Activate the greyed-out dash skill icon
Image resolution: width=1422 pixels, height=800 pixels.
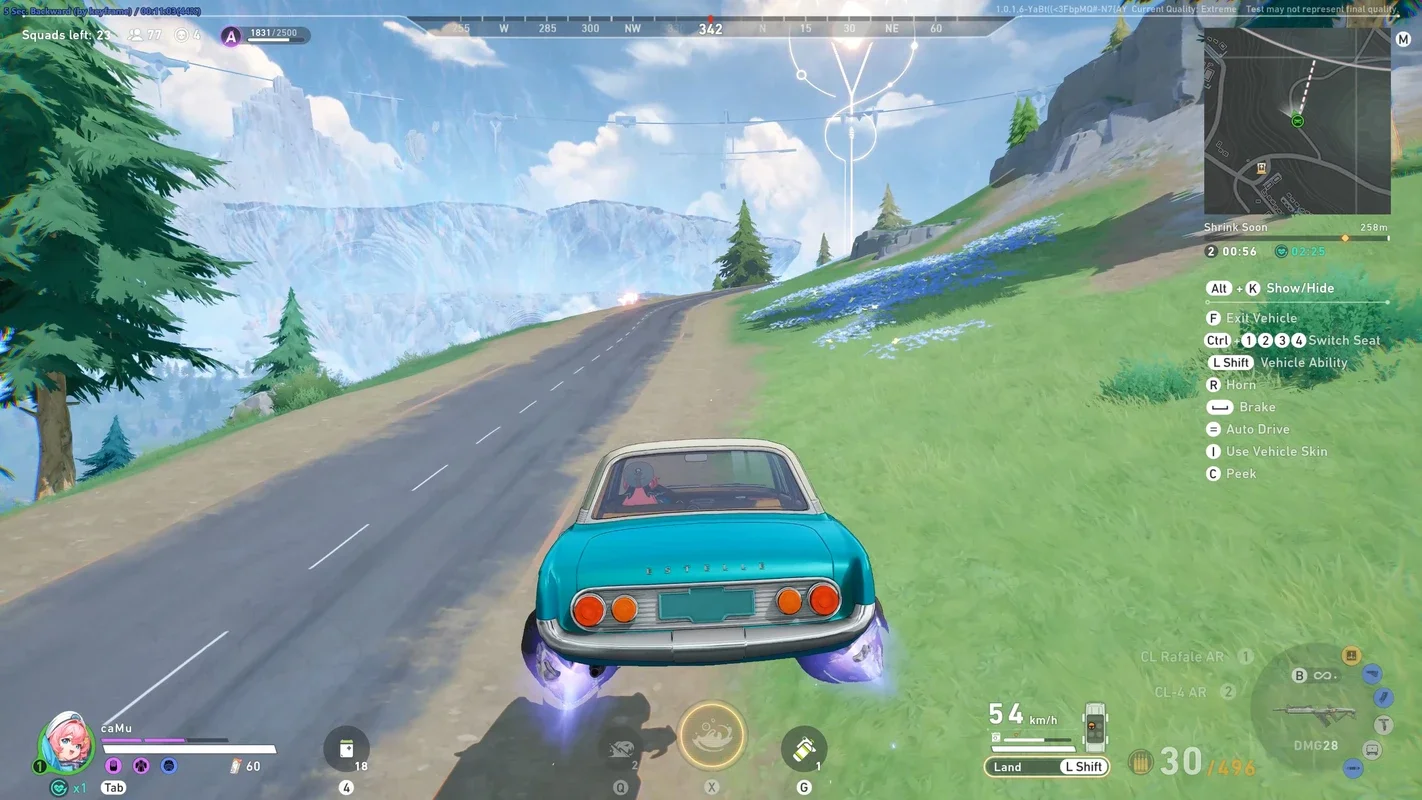click(x=621, y=749)
